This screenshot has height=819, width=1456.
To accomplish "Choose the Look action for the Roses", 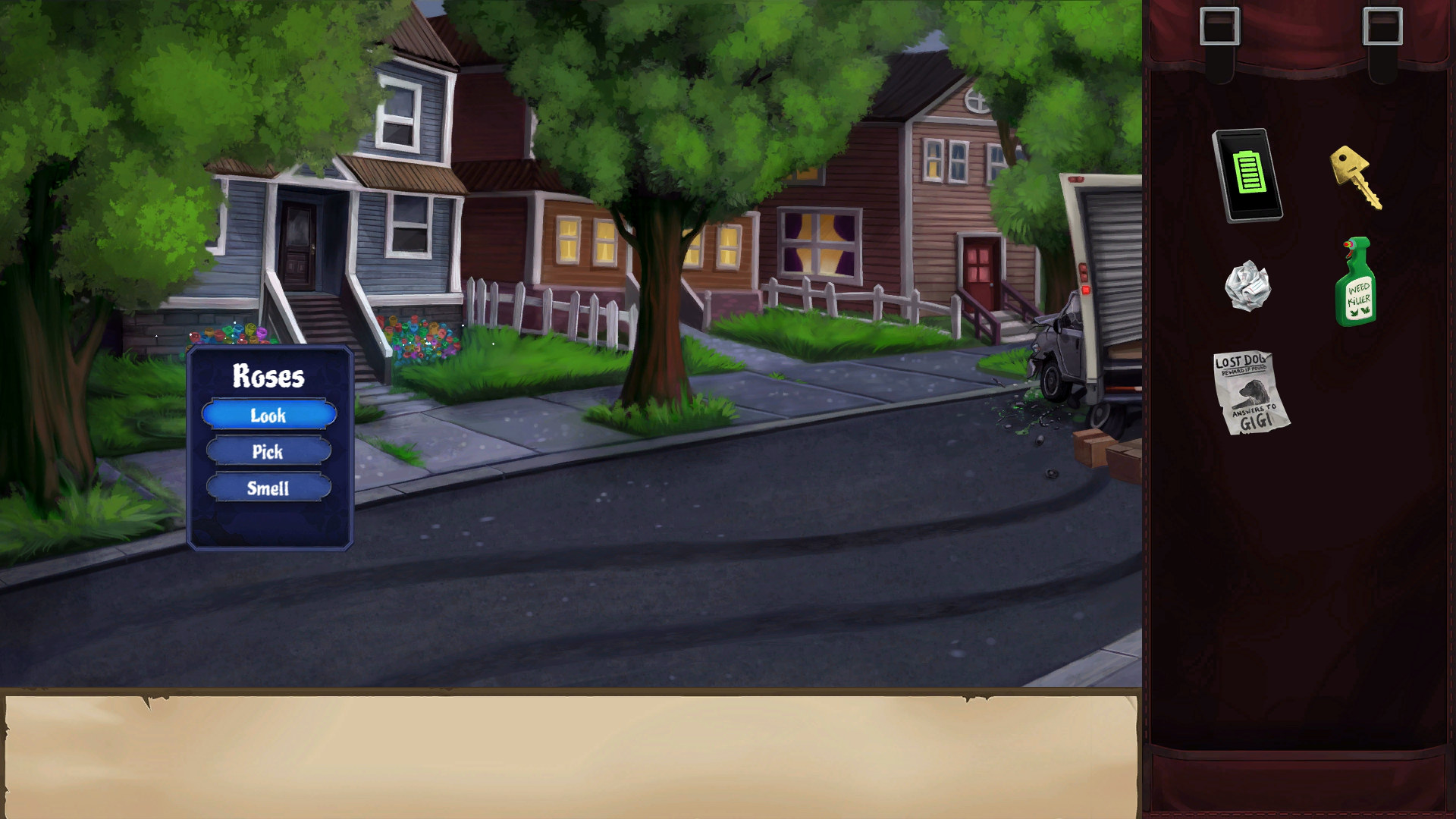I will (268, 415).
